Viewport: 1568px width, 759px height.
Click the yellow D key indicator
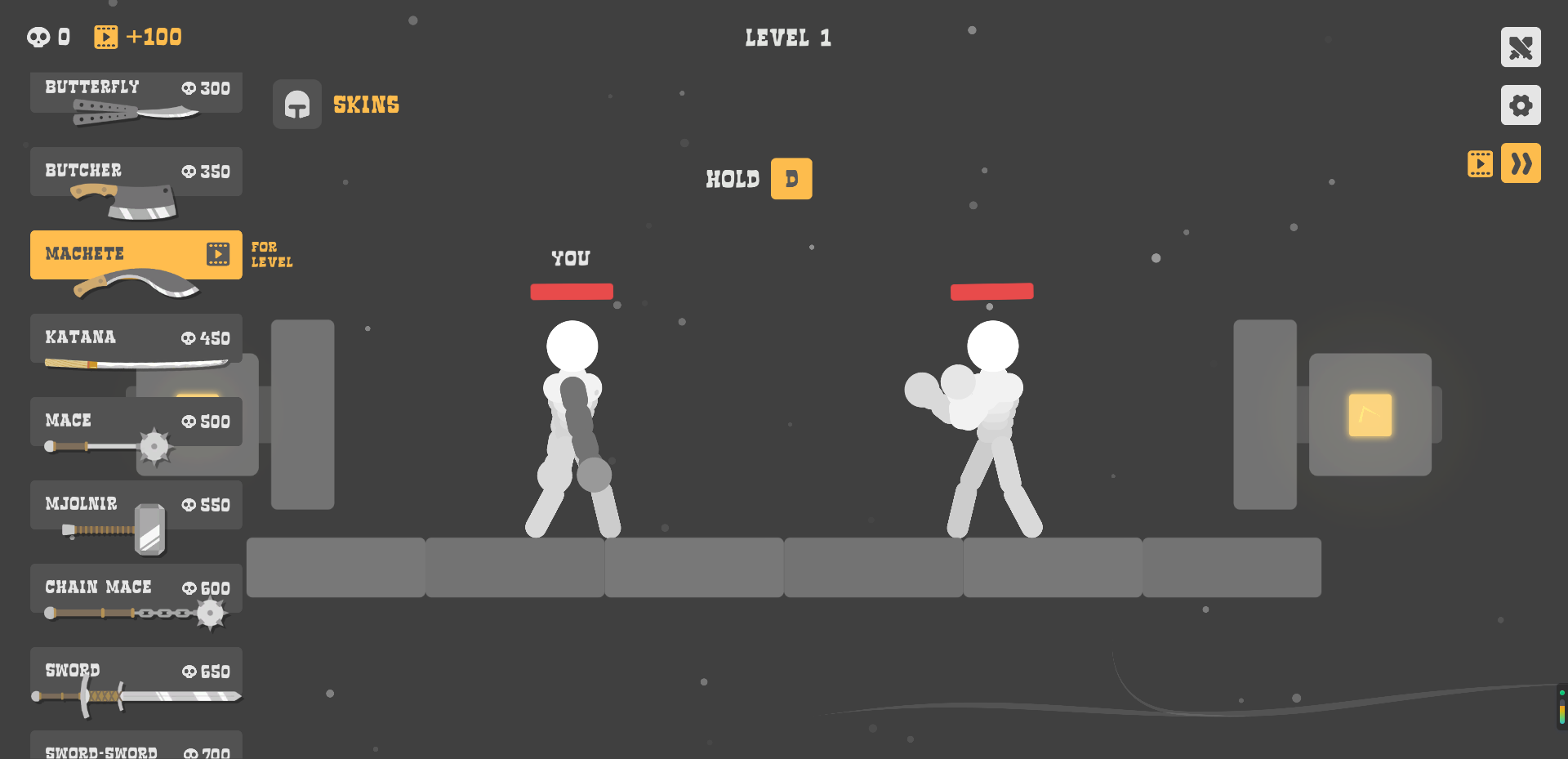click(x=791, y=178)
